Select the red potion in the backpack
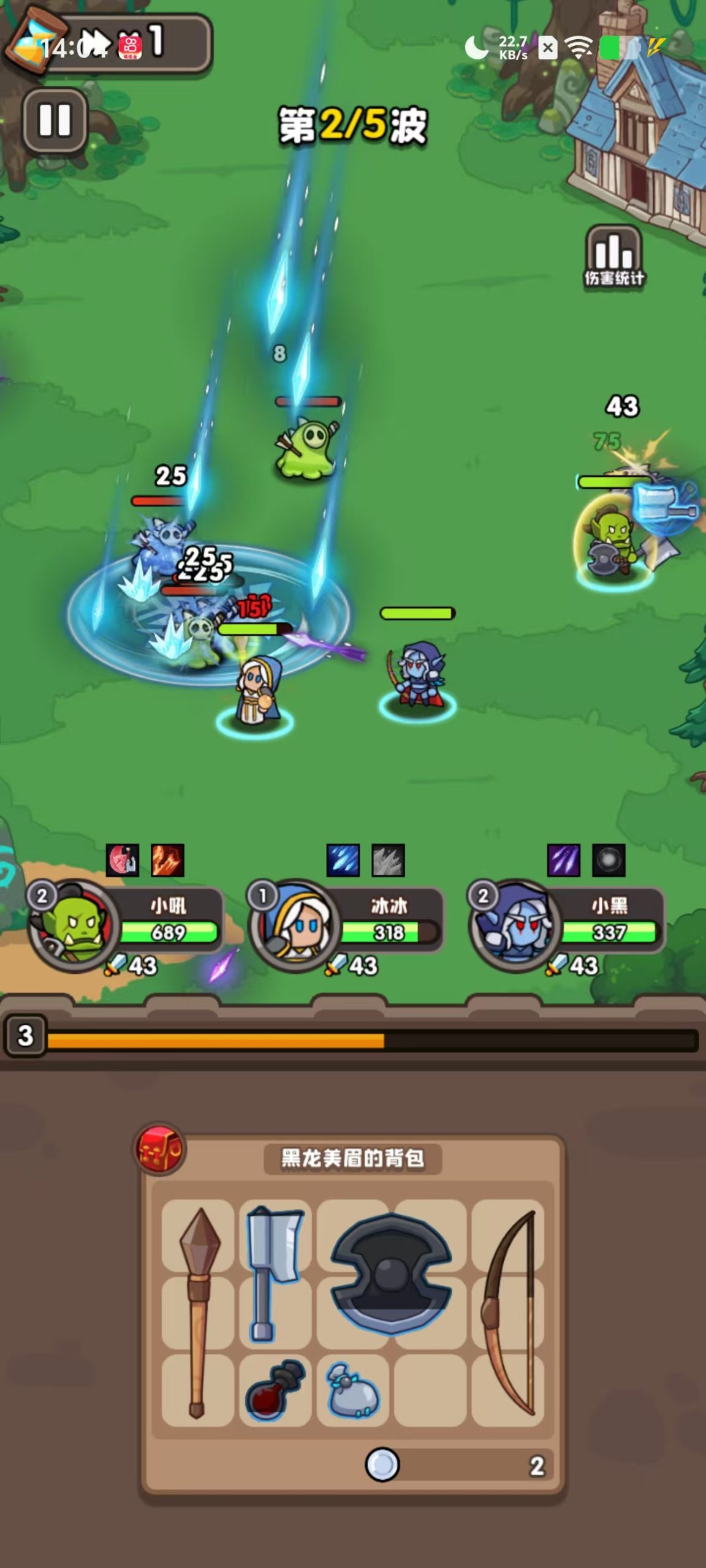 point(275,1390)
